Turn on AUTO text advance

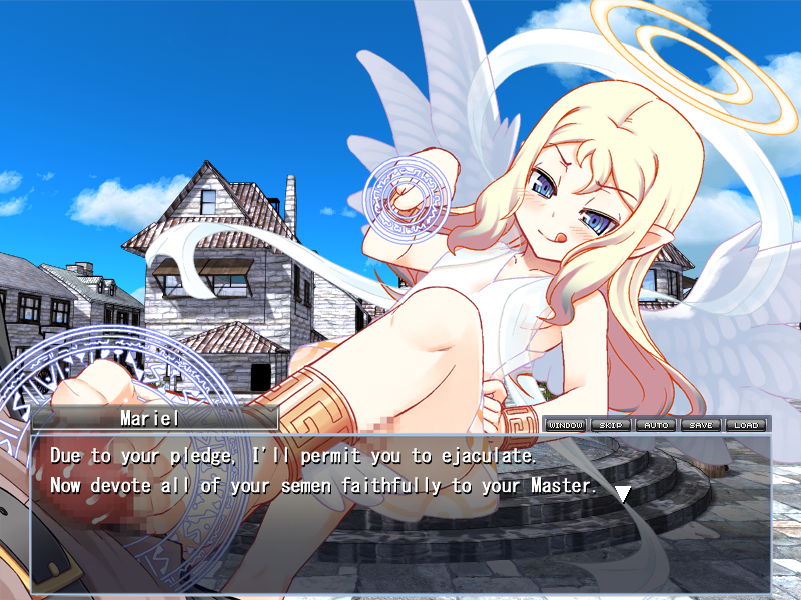(x=656, y=425)
